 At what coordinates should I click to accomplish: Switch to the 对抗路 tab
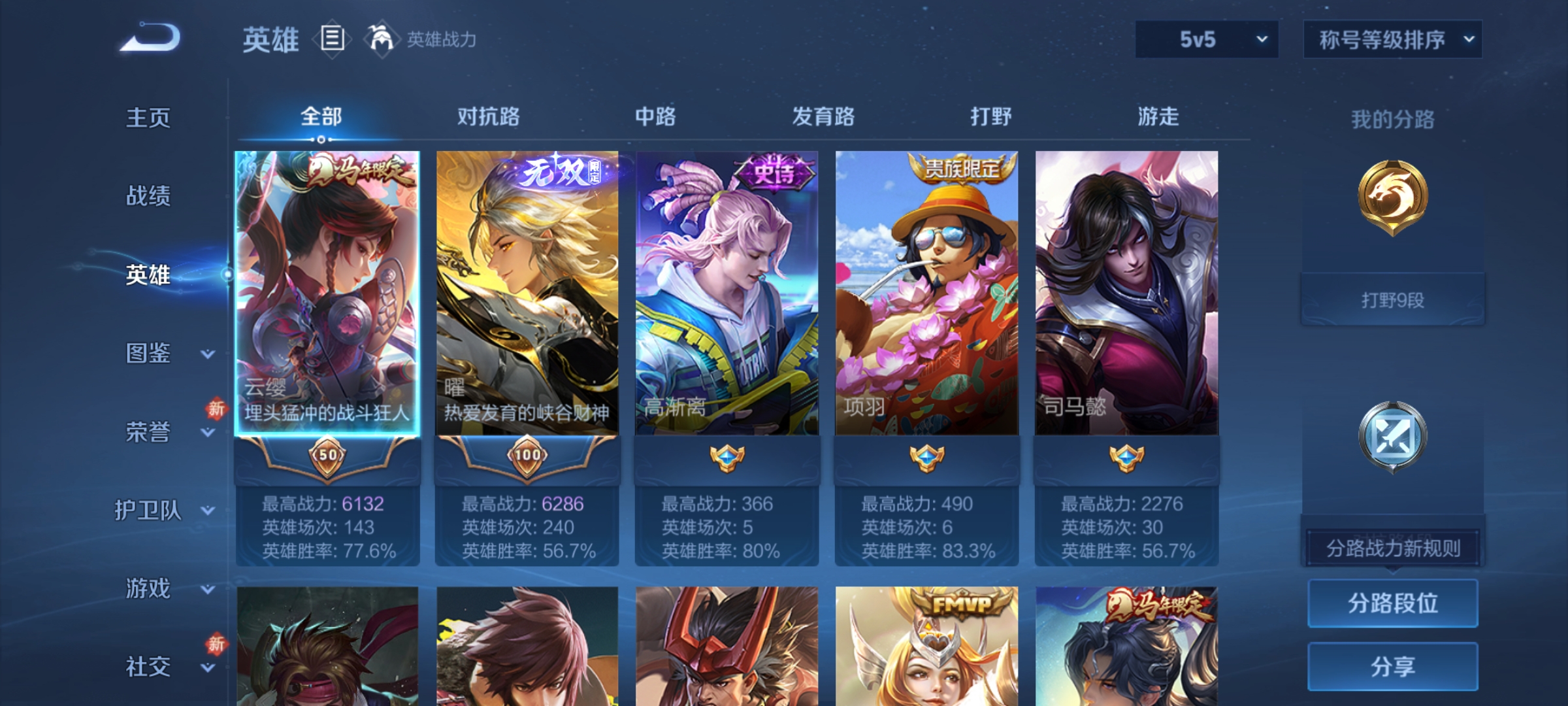click(x=489, y=118)
